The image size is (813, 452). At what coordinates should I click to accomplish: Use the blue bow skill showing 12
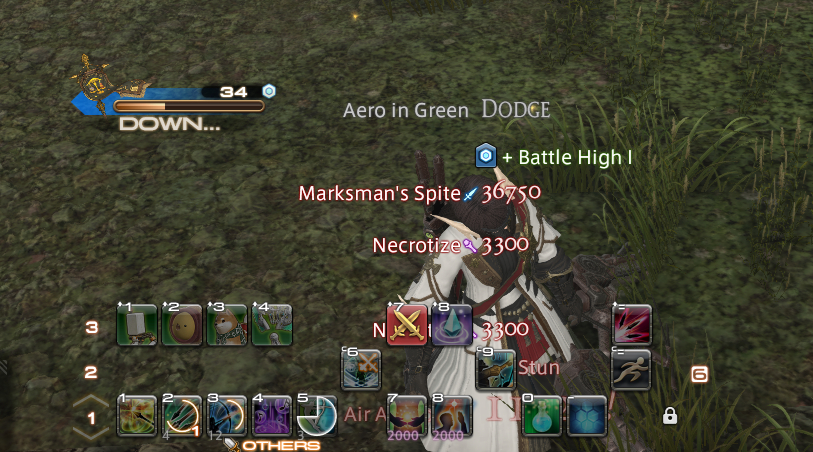[x=226, y=415]
